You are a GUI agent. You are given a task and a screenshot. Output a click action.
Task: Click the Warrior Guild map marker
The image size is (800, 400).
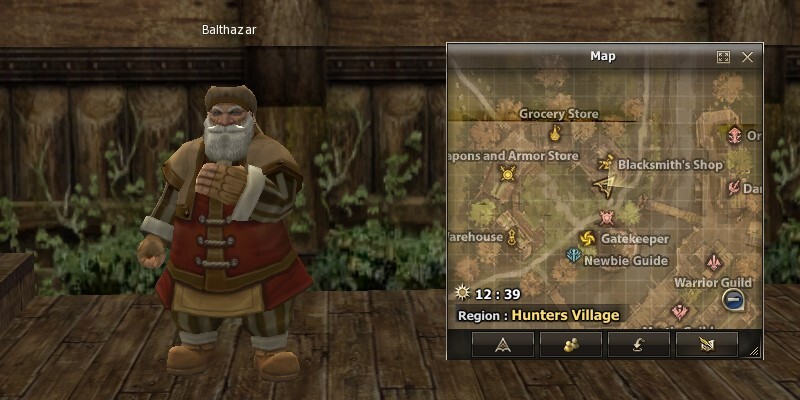tap(713, 262)
